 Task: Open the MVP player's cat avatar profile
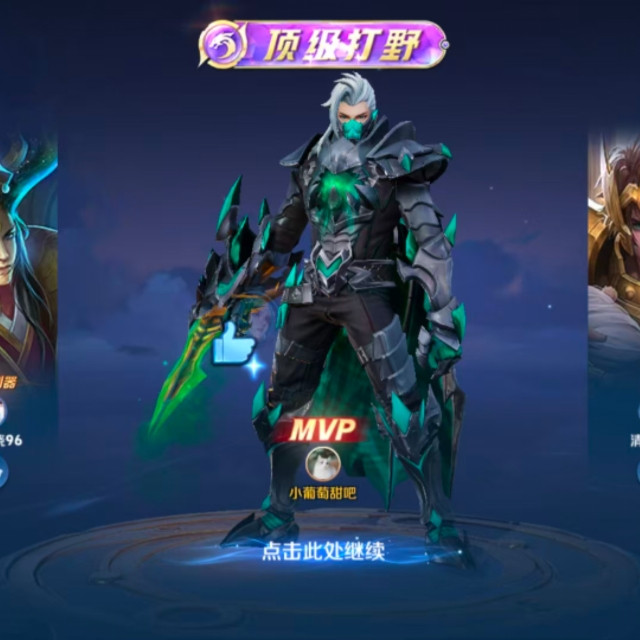coord(323,463)
